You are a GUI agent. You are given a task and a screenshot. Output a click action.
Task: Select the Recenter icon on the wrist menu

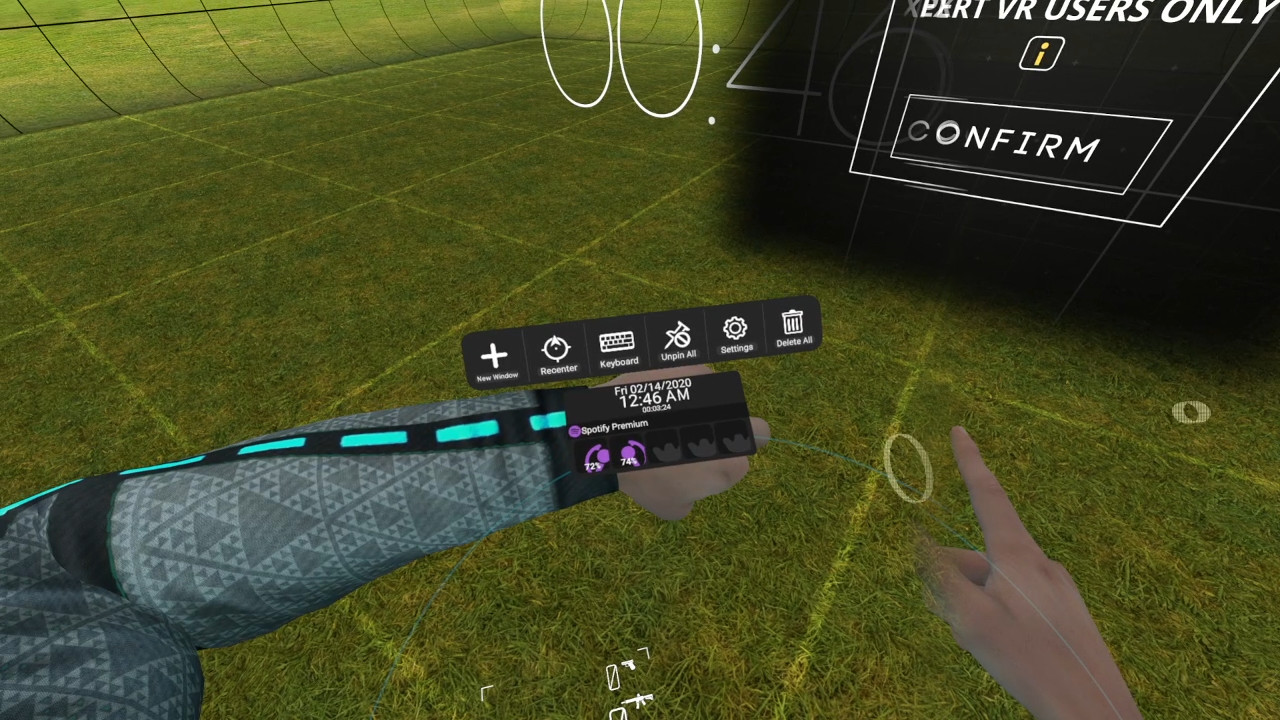(x=558, y=347)
